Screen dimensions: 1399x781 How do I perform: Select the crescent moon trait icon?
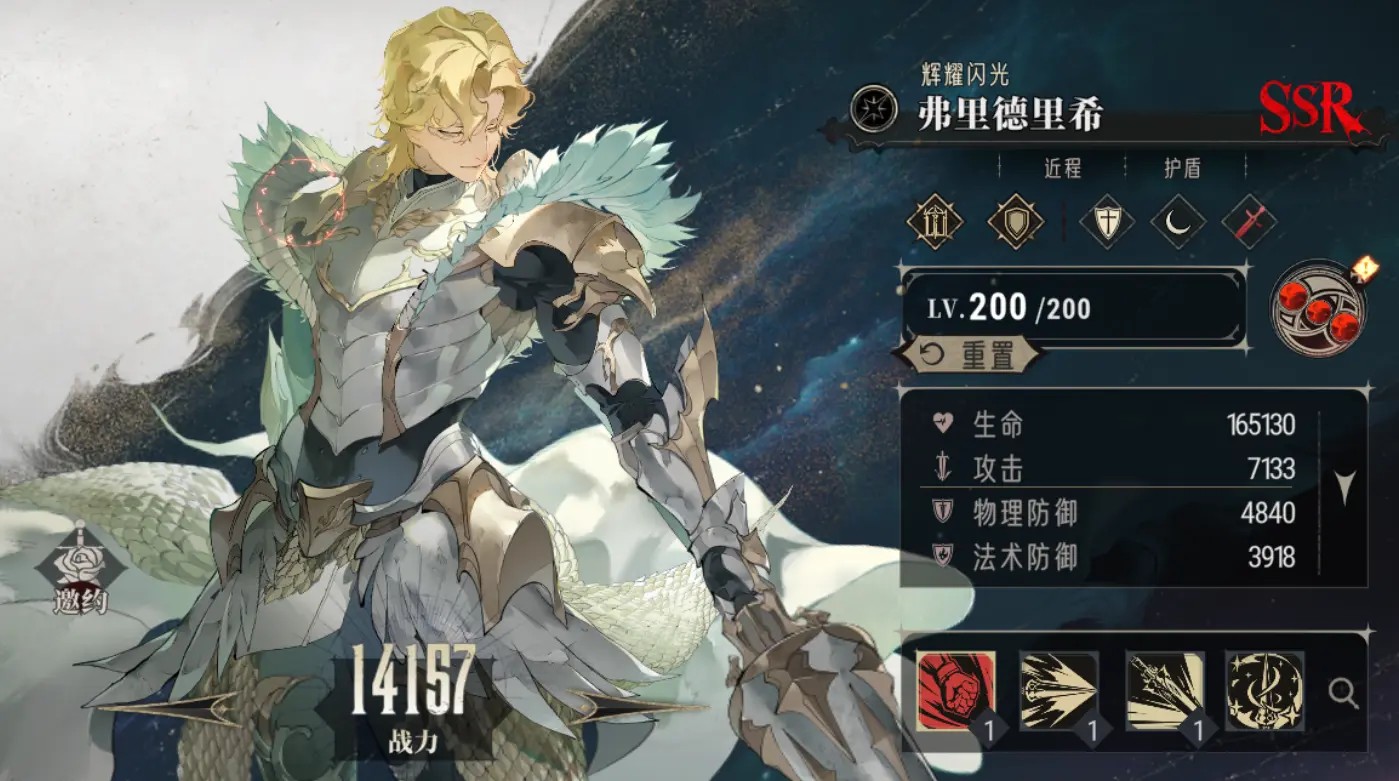point(1177,222)
